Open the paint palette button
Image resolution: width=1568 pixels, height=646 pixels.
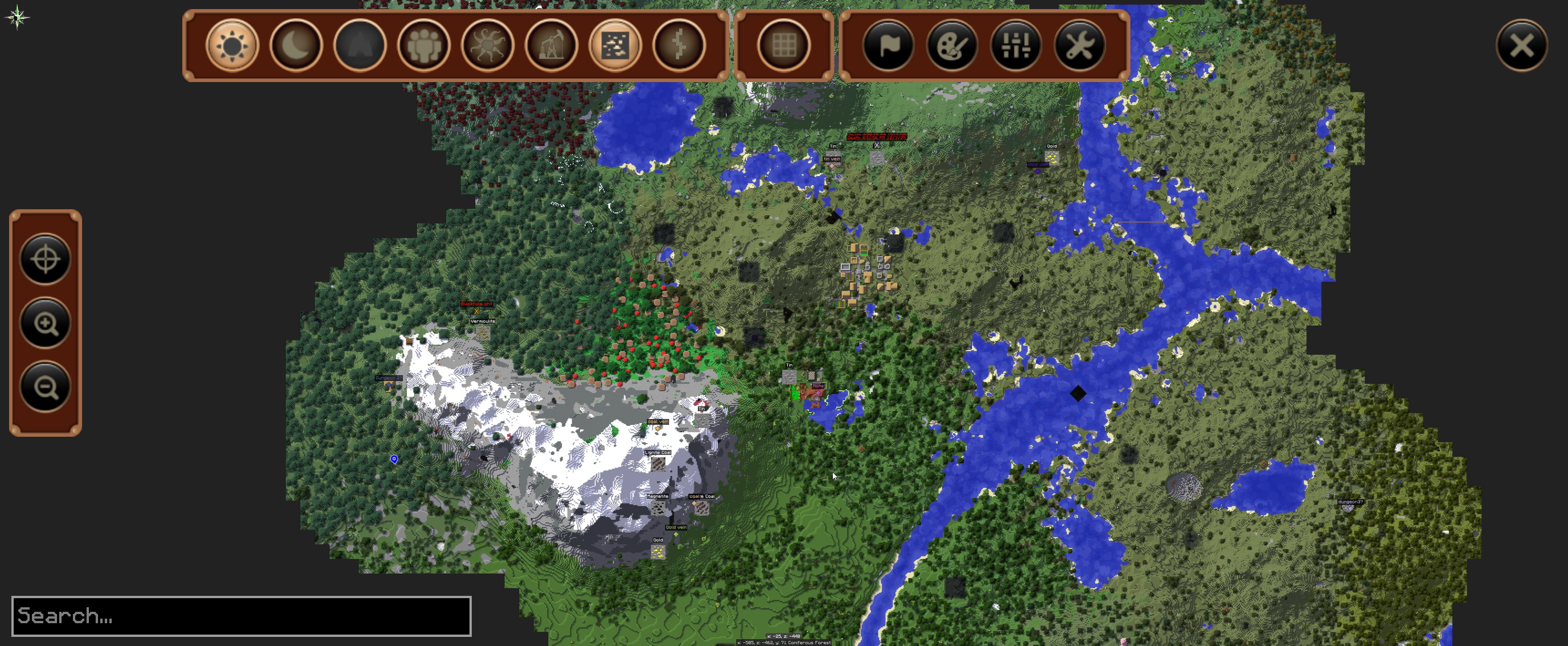coord(952,45)
